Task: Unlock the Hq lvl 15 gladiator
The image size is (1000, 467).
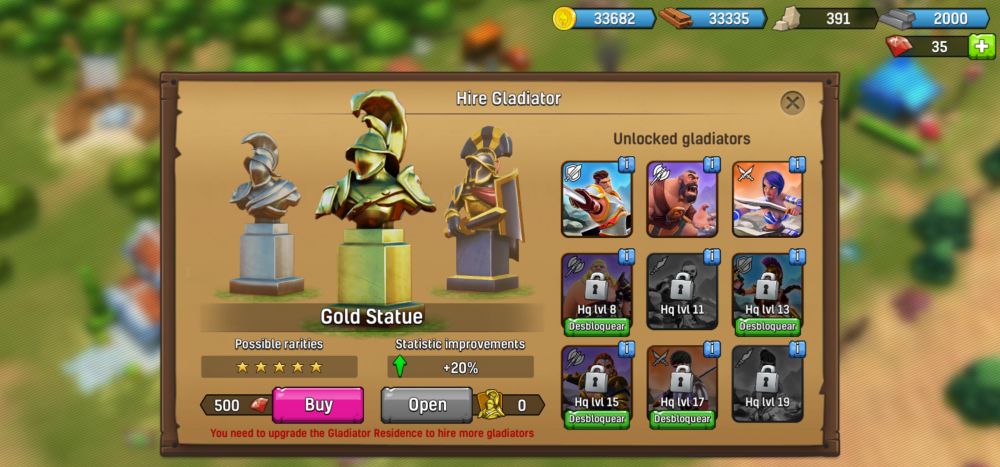Action: [x=596, y=419]
